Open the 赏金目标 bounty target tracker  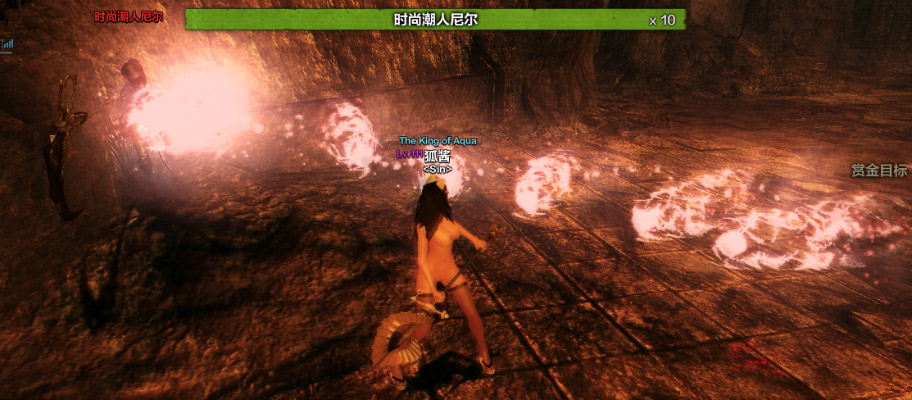click(879, 170)
